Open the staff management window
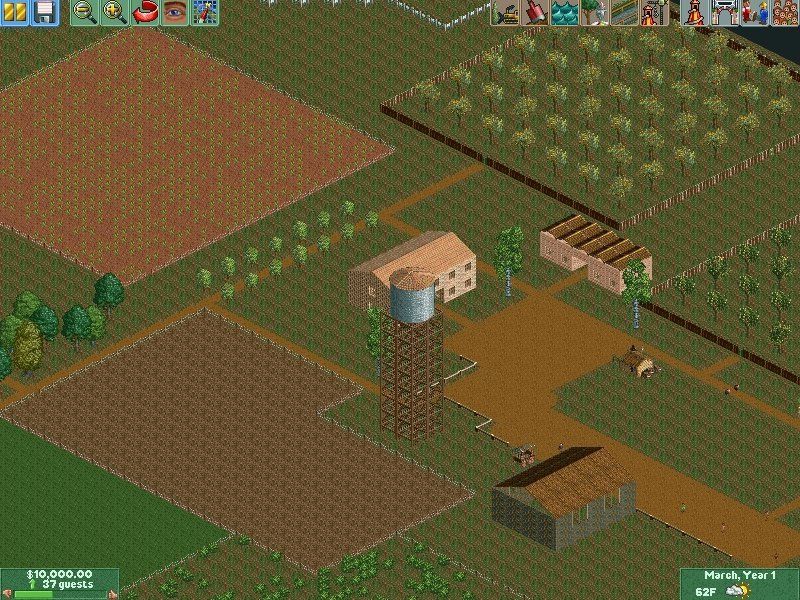The image size is (800, 600). click(x=752, y=13)
